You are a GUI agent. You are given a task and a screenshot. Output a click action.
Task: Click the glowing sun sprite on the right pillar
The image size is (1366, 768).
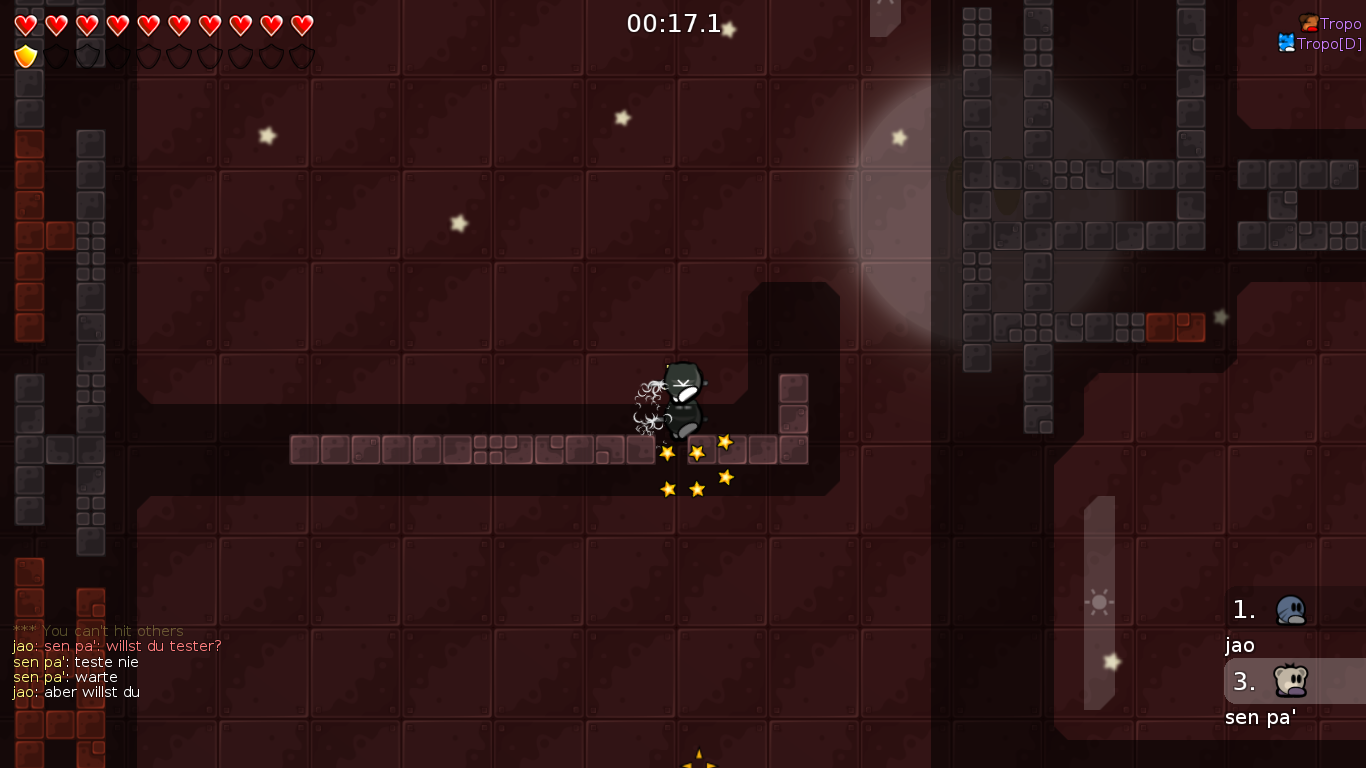(1099, 602)
